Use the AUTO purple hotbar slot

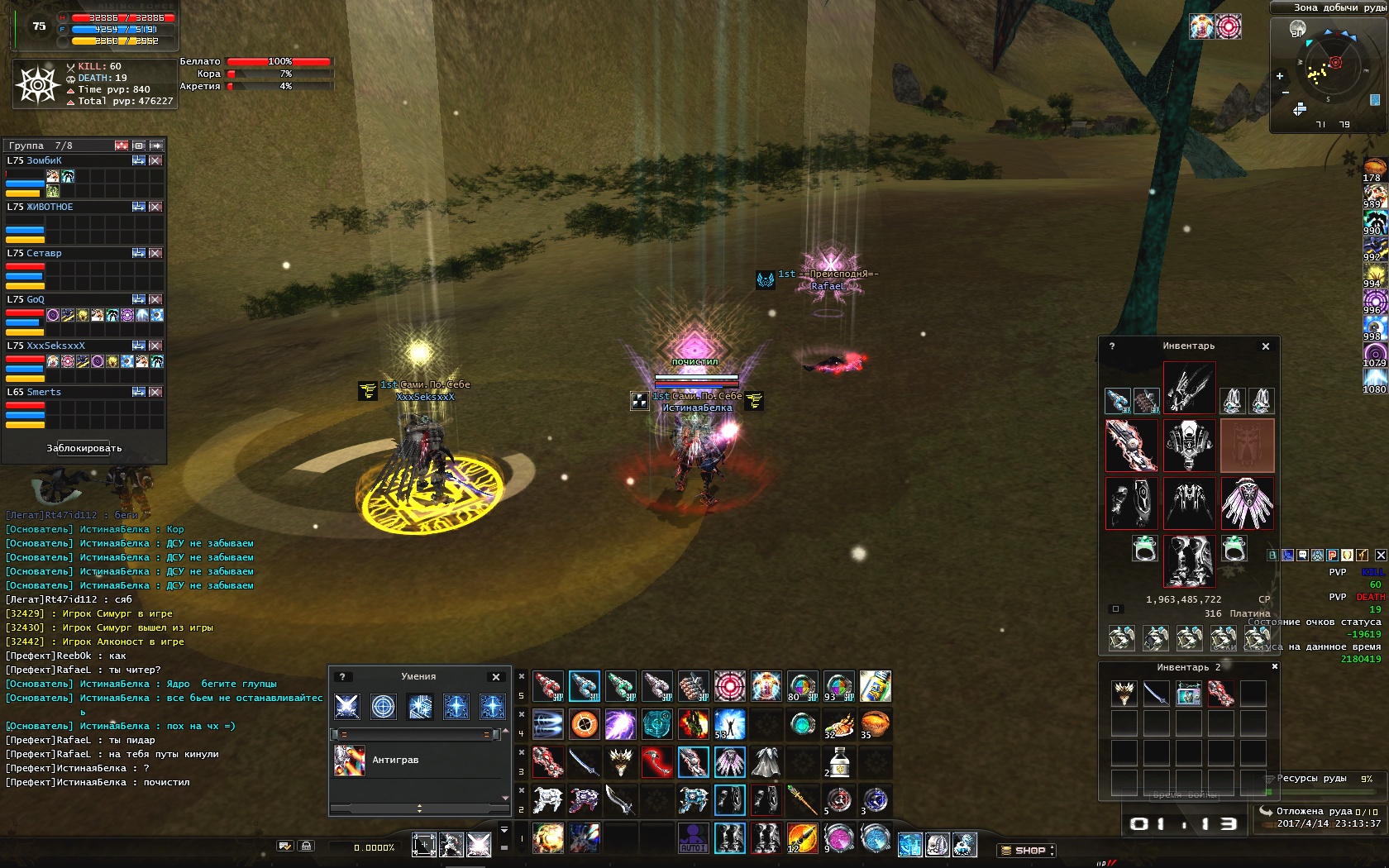(693, 838)
